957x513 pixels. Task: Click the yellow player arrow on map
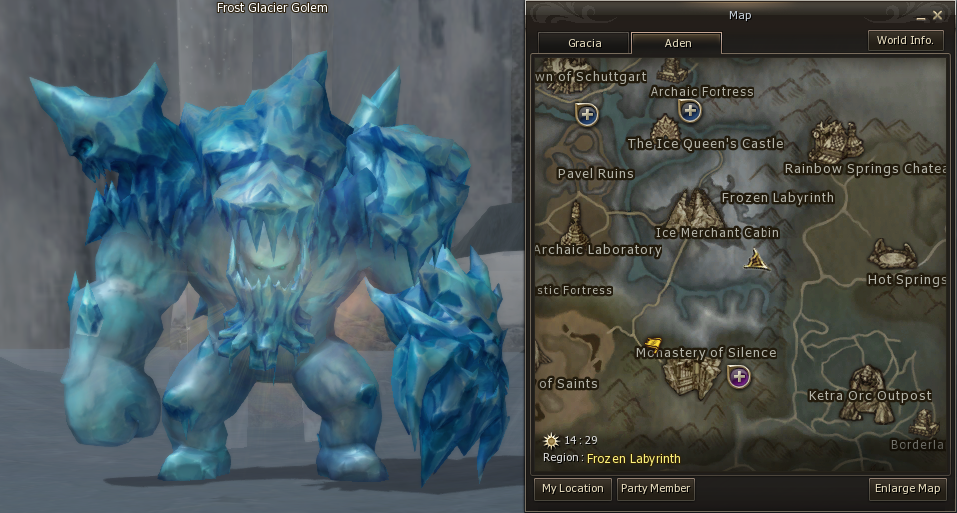[x=757, y=261]
